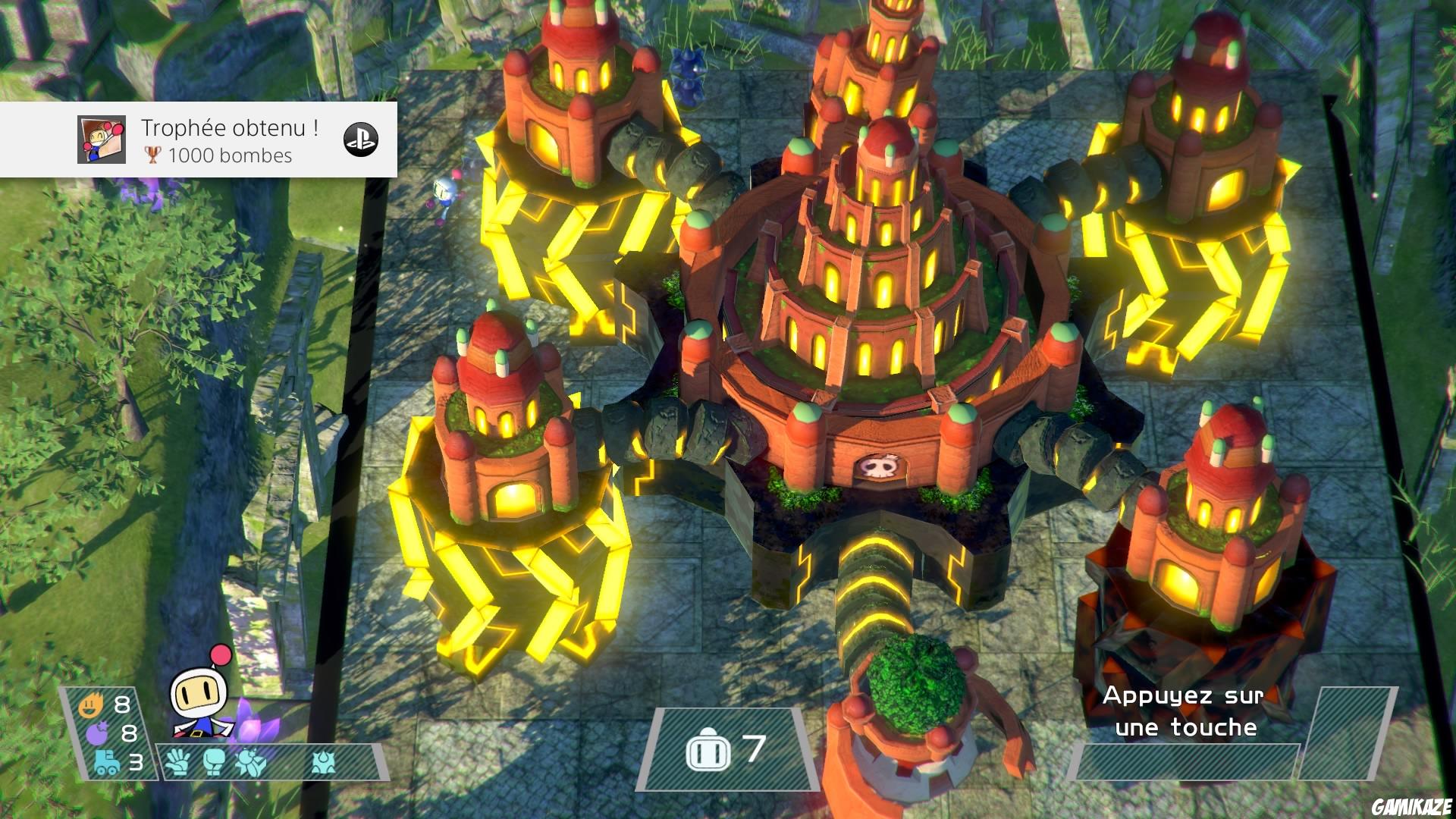
Task: Select the fire power-up icon showing 8
Action: (91, 704)
